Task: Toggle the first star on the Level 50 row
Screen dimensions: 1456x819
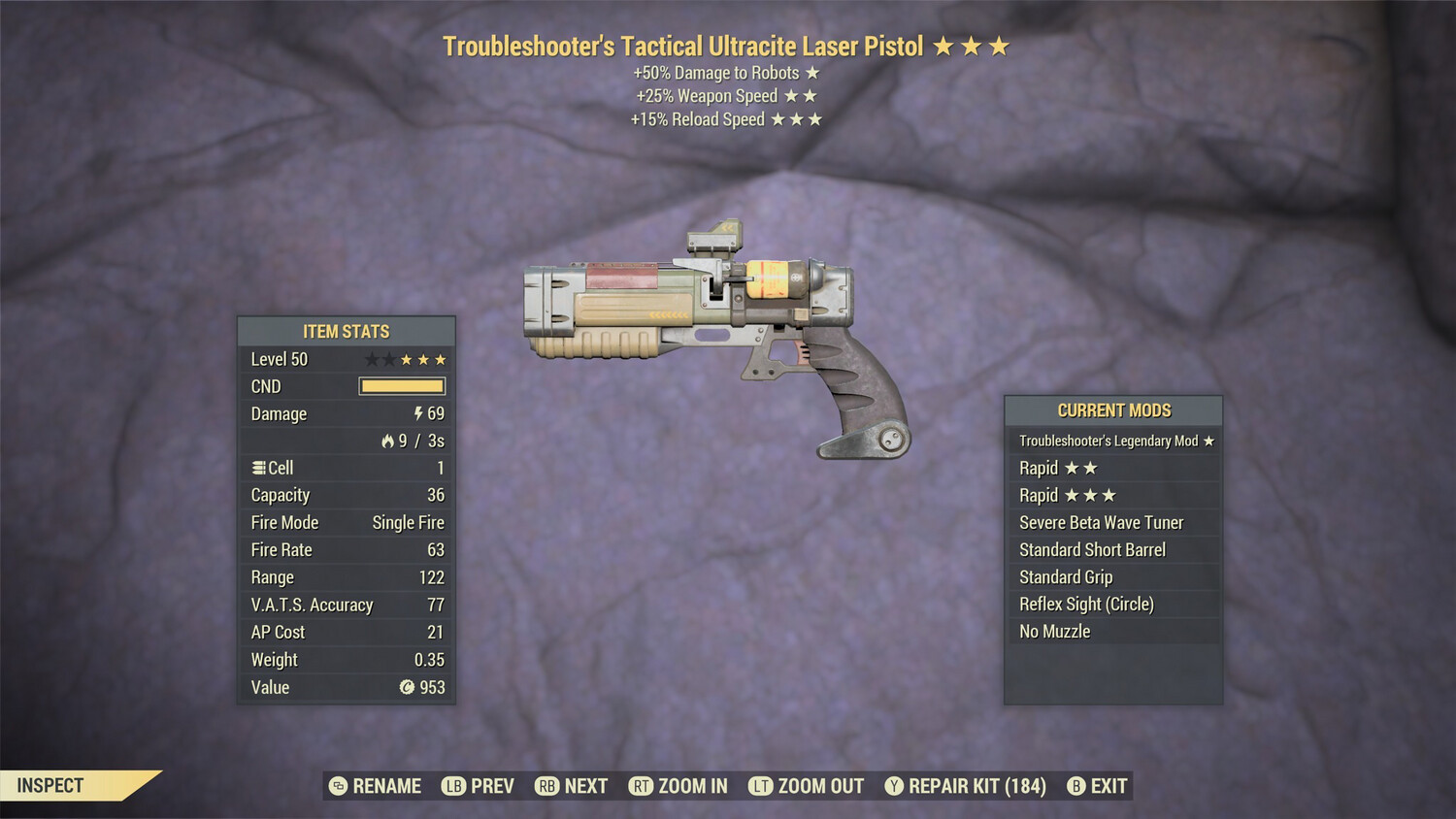Action: [370, 358]
